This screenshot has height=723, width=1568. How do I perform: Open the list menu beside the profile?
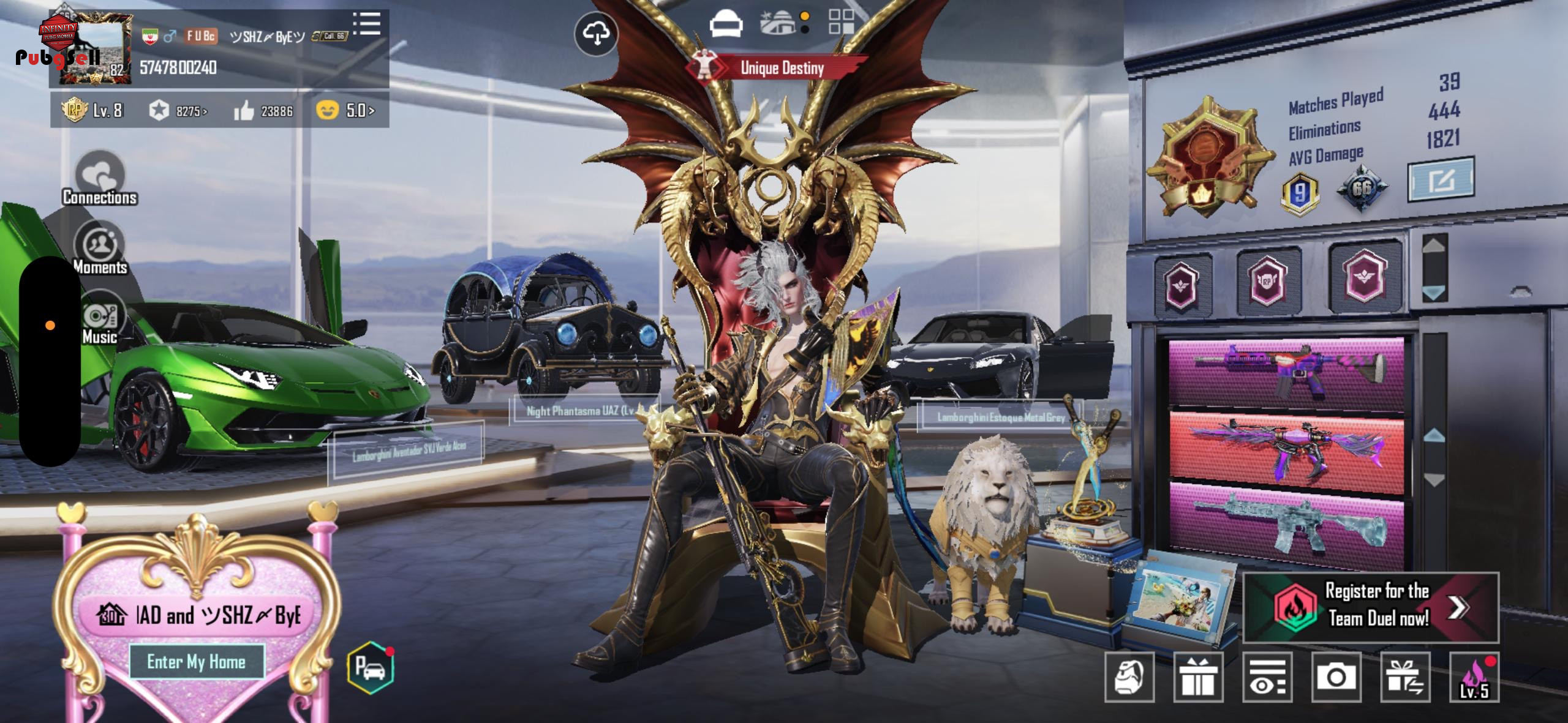click(x=367, y=24)
